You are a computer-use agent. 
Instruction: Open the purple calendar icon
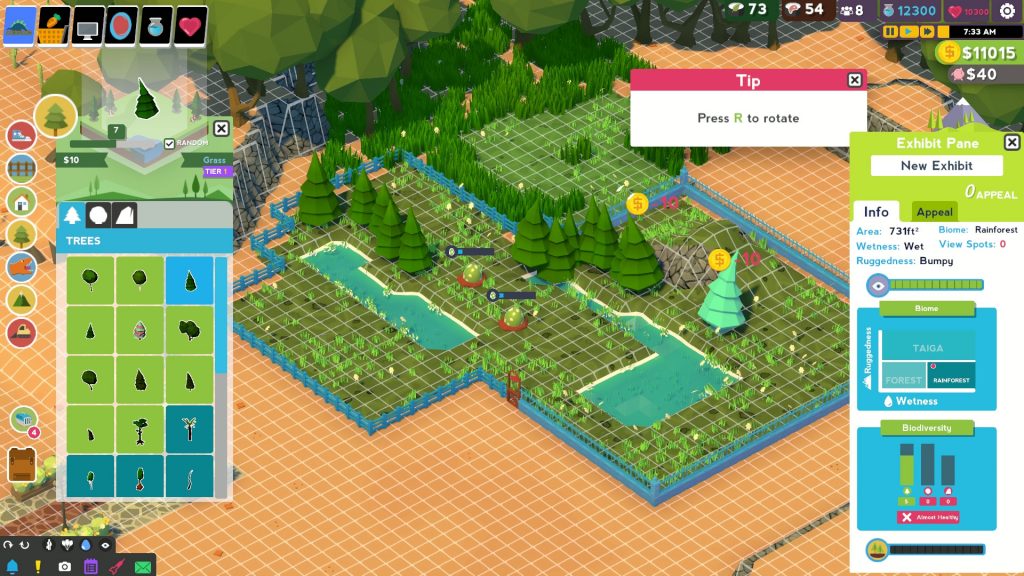(x=90, y=566)
